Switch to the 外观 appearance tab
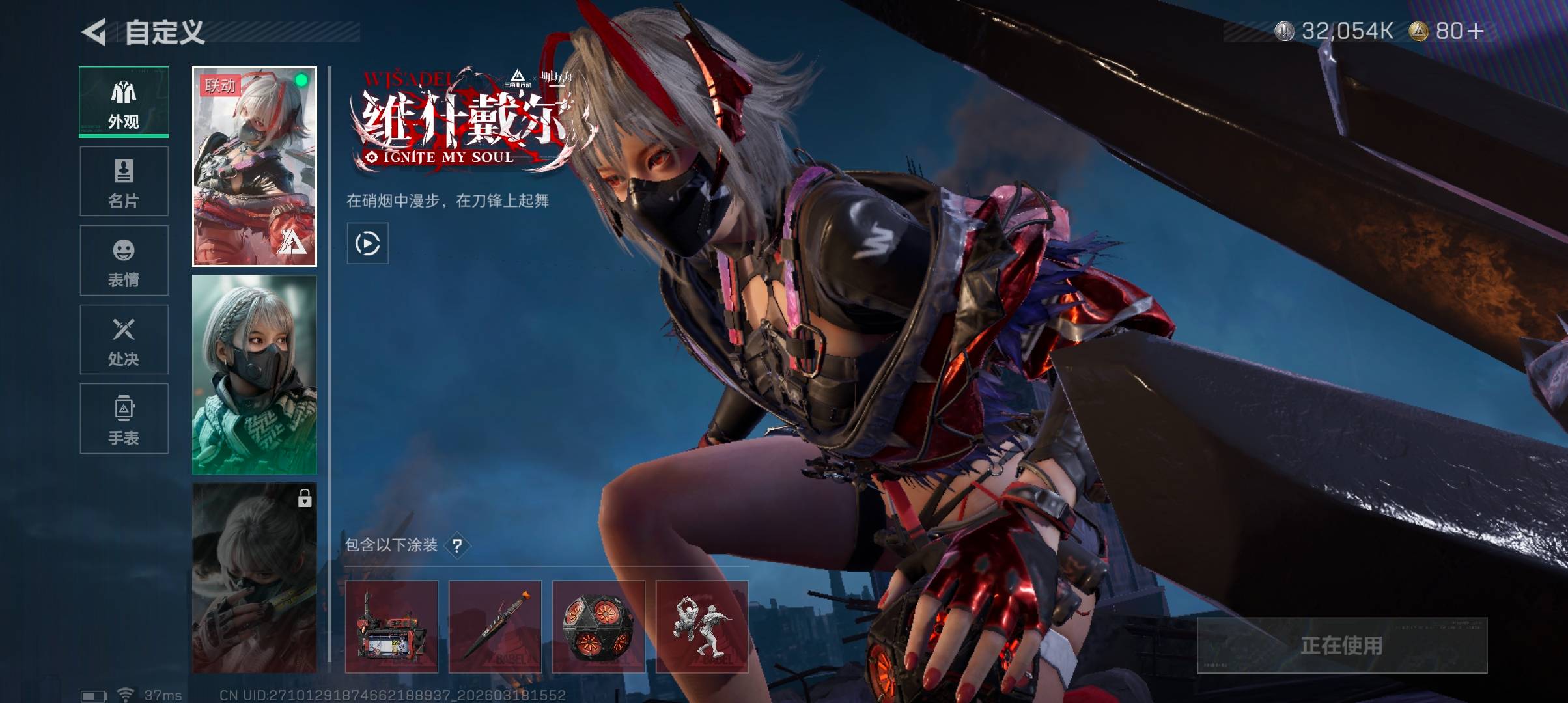The image size is (1568, 703). 124,102
